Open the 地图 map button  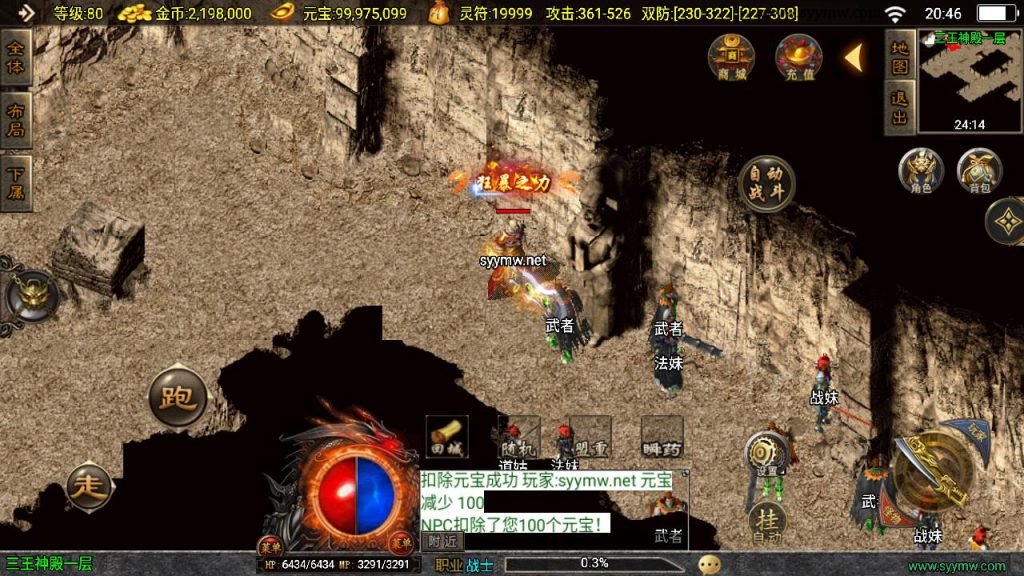click(x=900, y=57)
